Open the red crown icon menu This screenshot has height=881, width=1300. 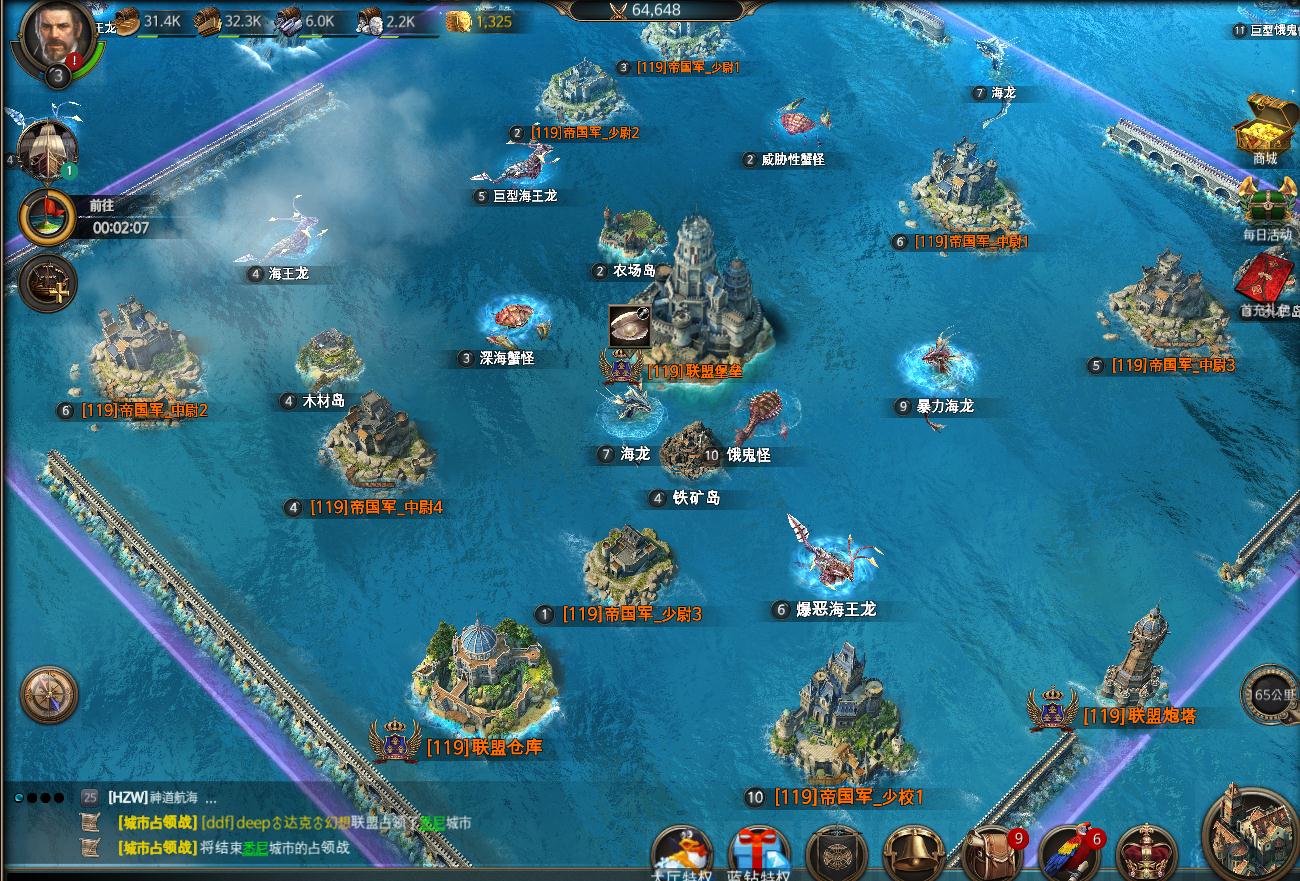[1146, 855]
